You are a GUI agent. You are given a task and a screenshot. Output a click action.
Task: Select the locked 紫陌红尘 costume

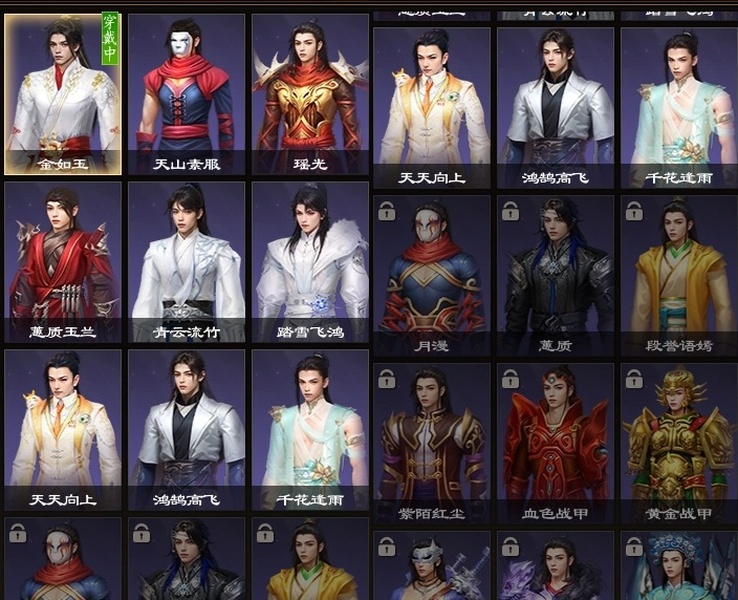(x=432, y=443)
